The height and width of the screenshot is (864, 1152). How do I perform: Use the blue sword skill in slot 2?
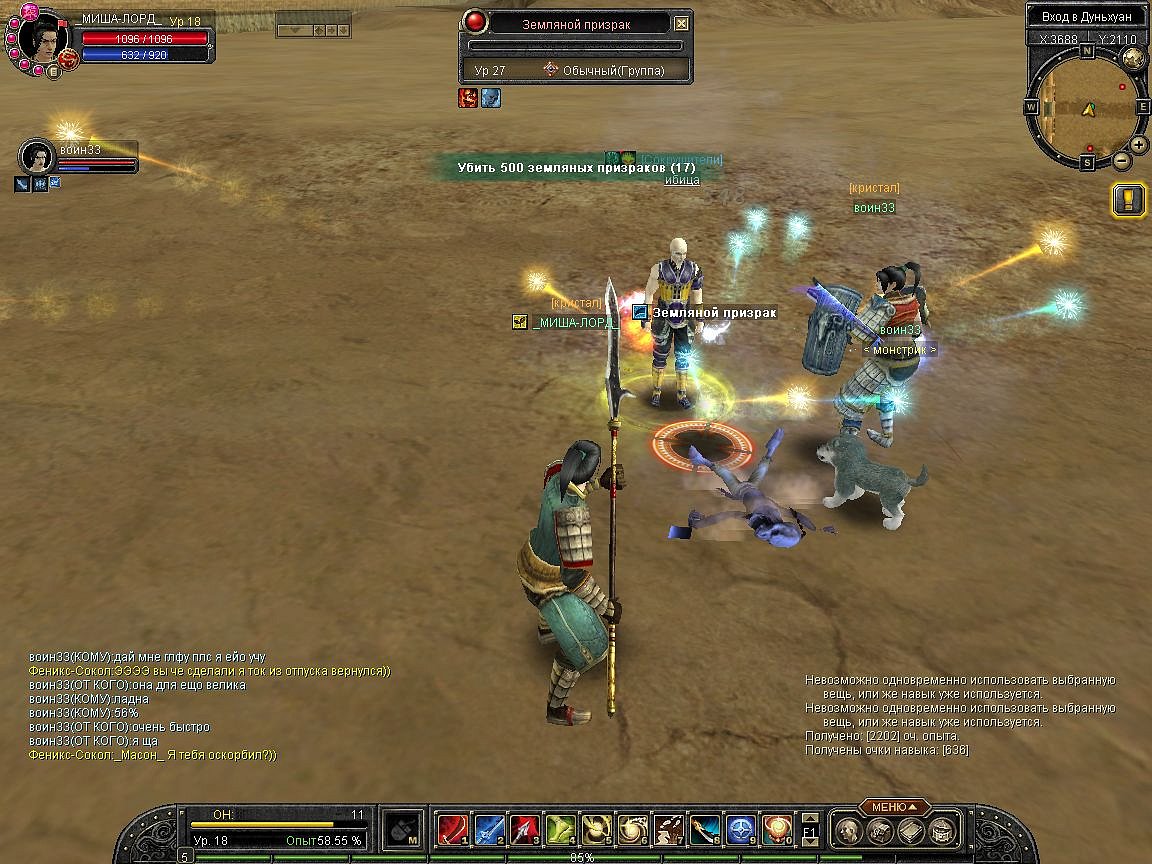point(489,829)
